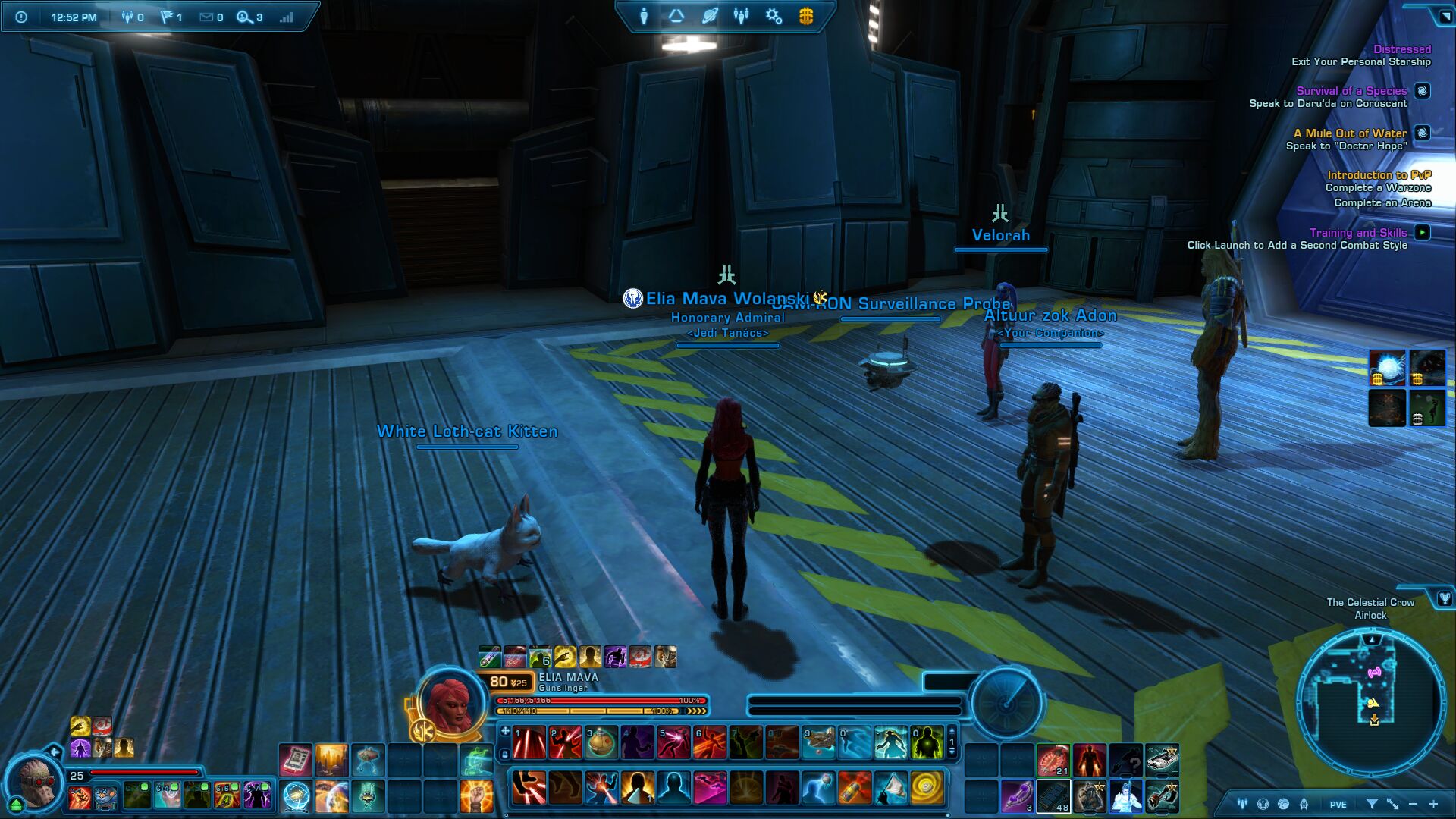
Task: Open the gear-shaped settings menu
Action: pyautogui.click(x=773, y=16)
